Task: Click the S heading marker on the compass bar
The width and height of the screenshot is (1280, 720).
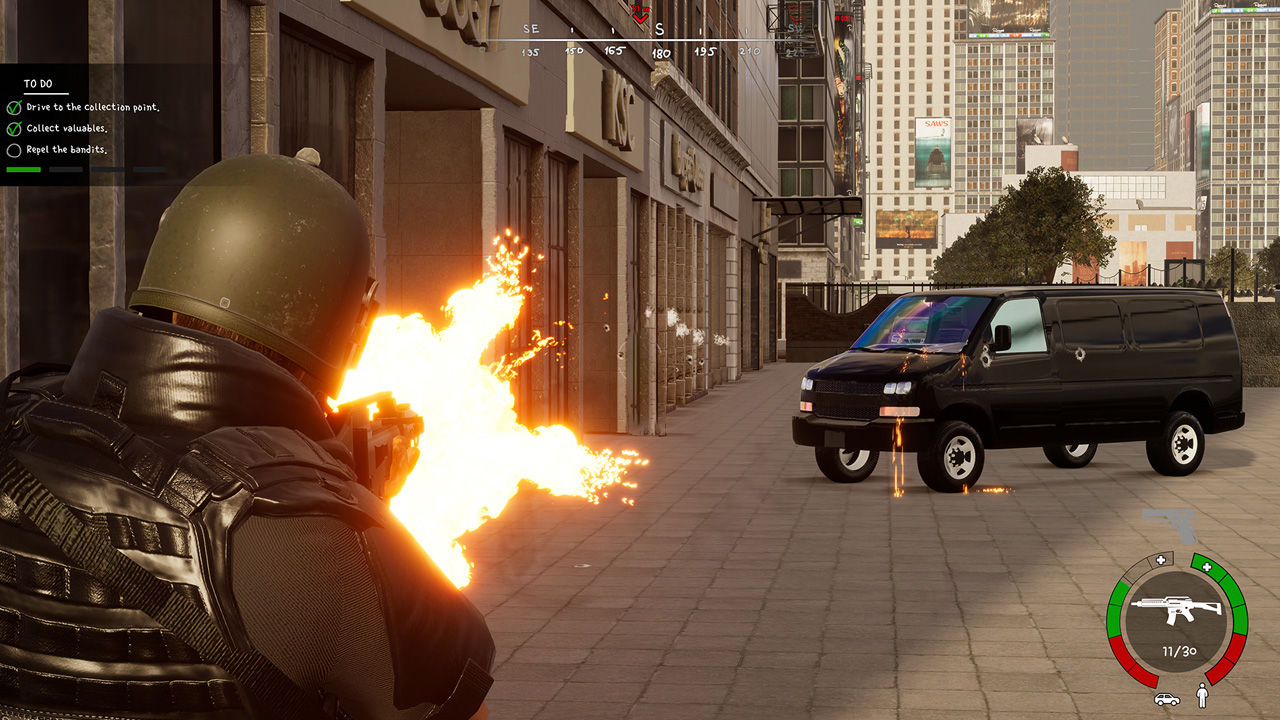Action: (x=660, y=30)
